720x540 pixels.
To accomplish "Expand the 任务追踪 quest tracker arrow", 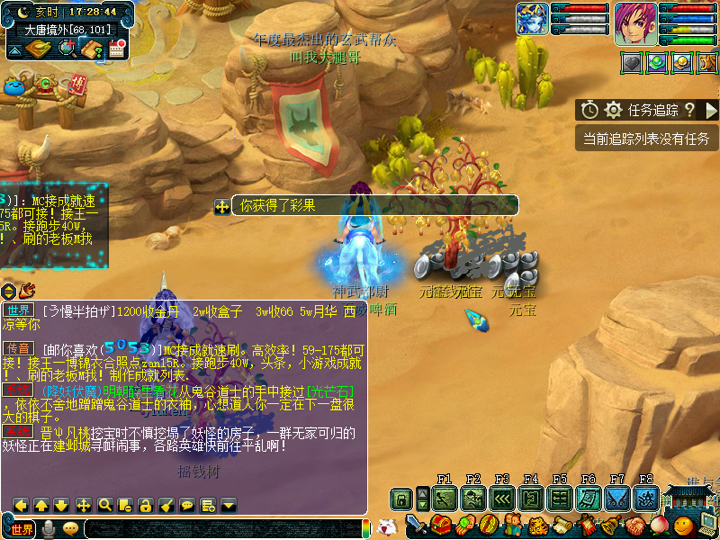I will (711, 110).
